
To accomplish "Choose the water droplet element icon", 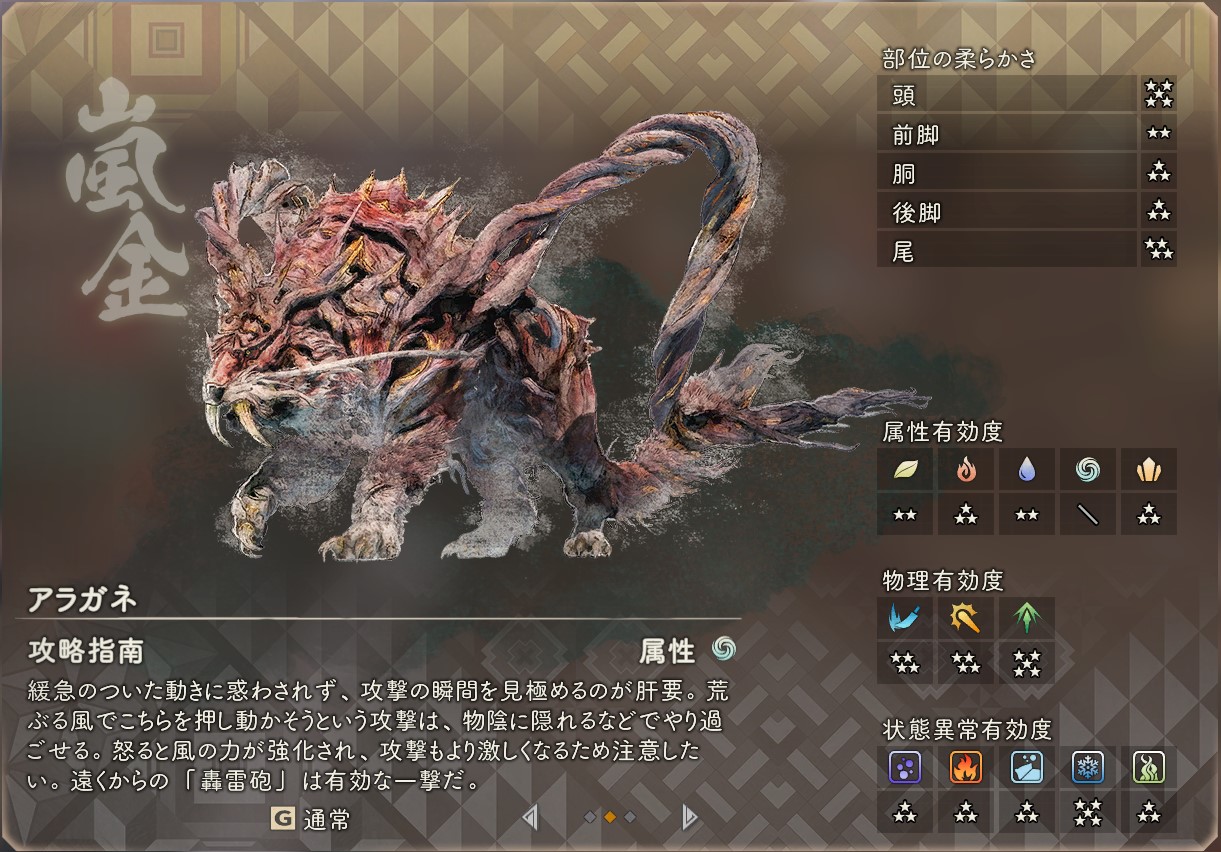I will (x=1027, y=469).
